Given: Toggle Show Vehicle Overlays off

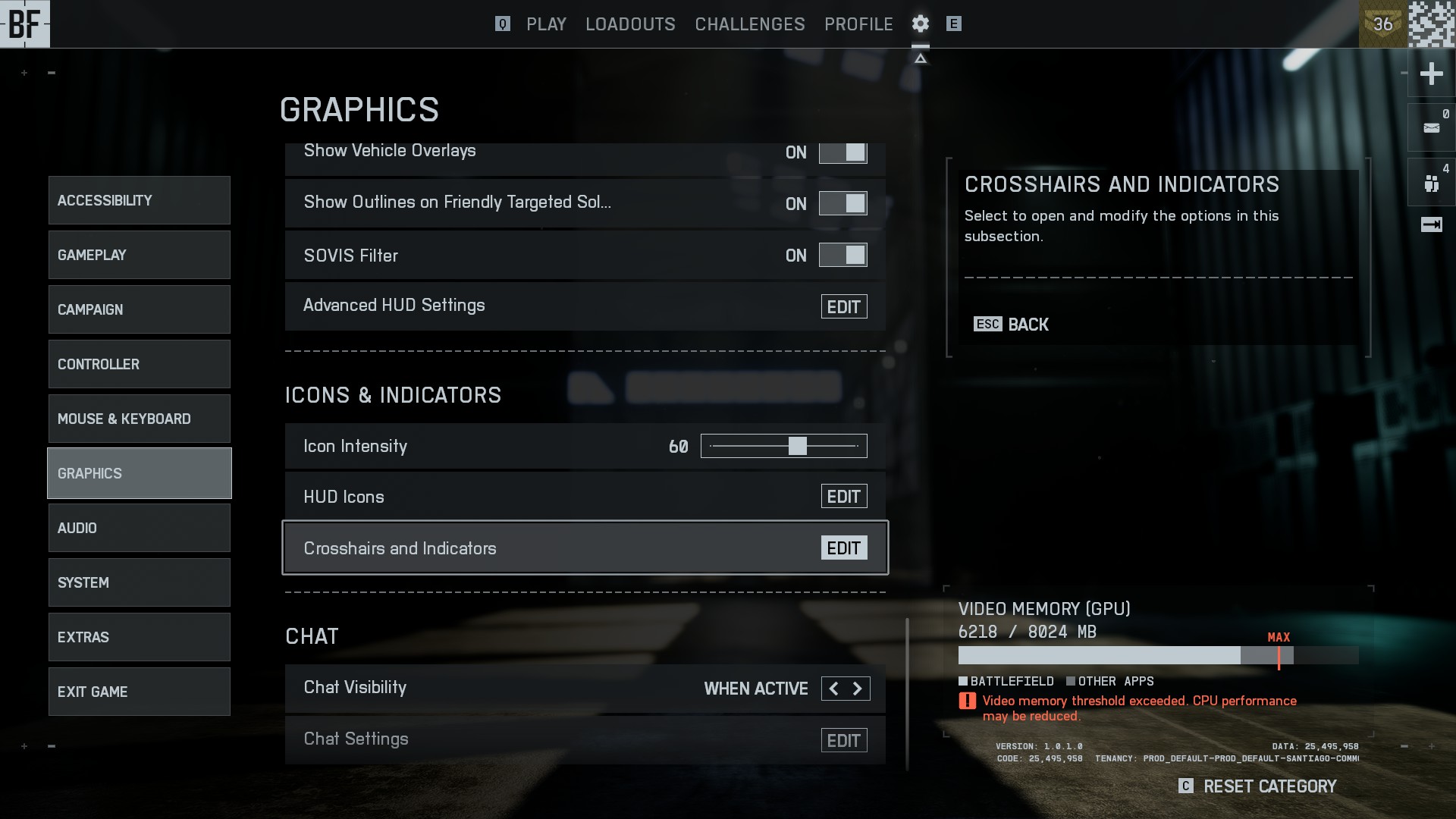Looking at the screenshot, I should 843,152.
